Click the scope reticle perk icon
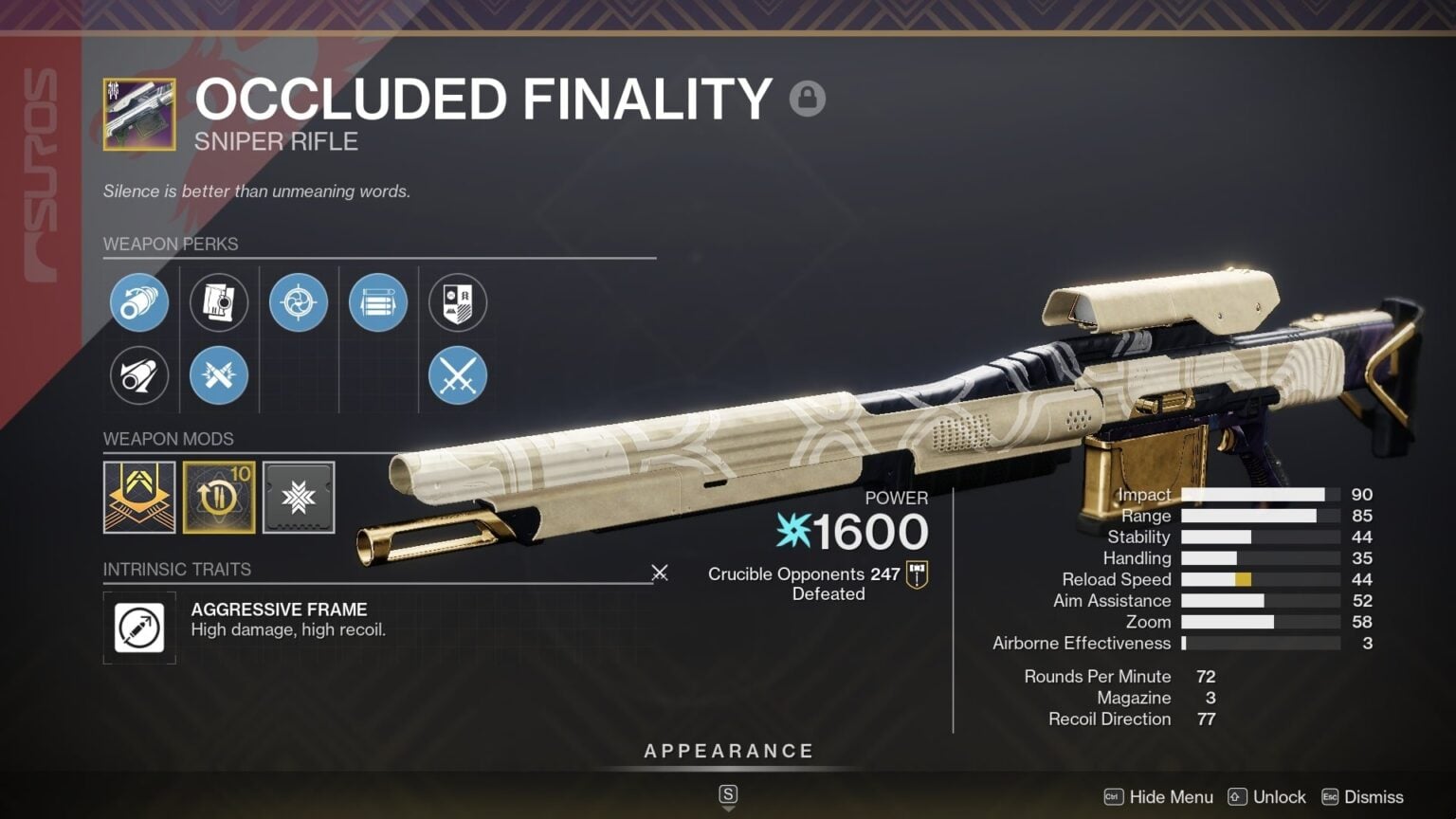This screenshot has width=1456, height=819. click(299, 301)
